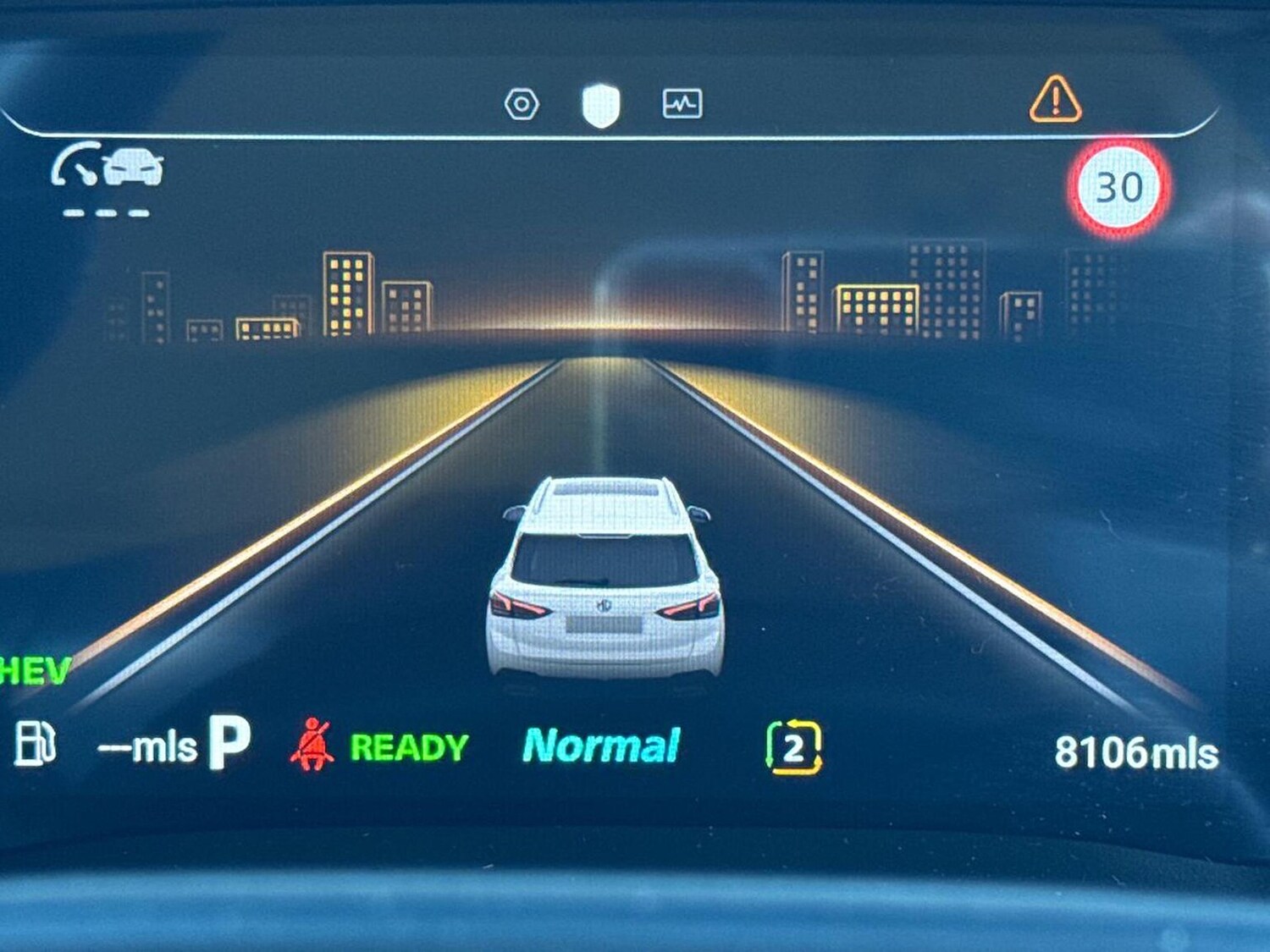Click the level 2 regeneration icon
The image size is (1270, 952).
point(793,748)
